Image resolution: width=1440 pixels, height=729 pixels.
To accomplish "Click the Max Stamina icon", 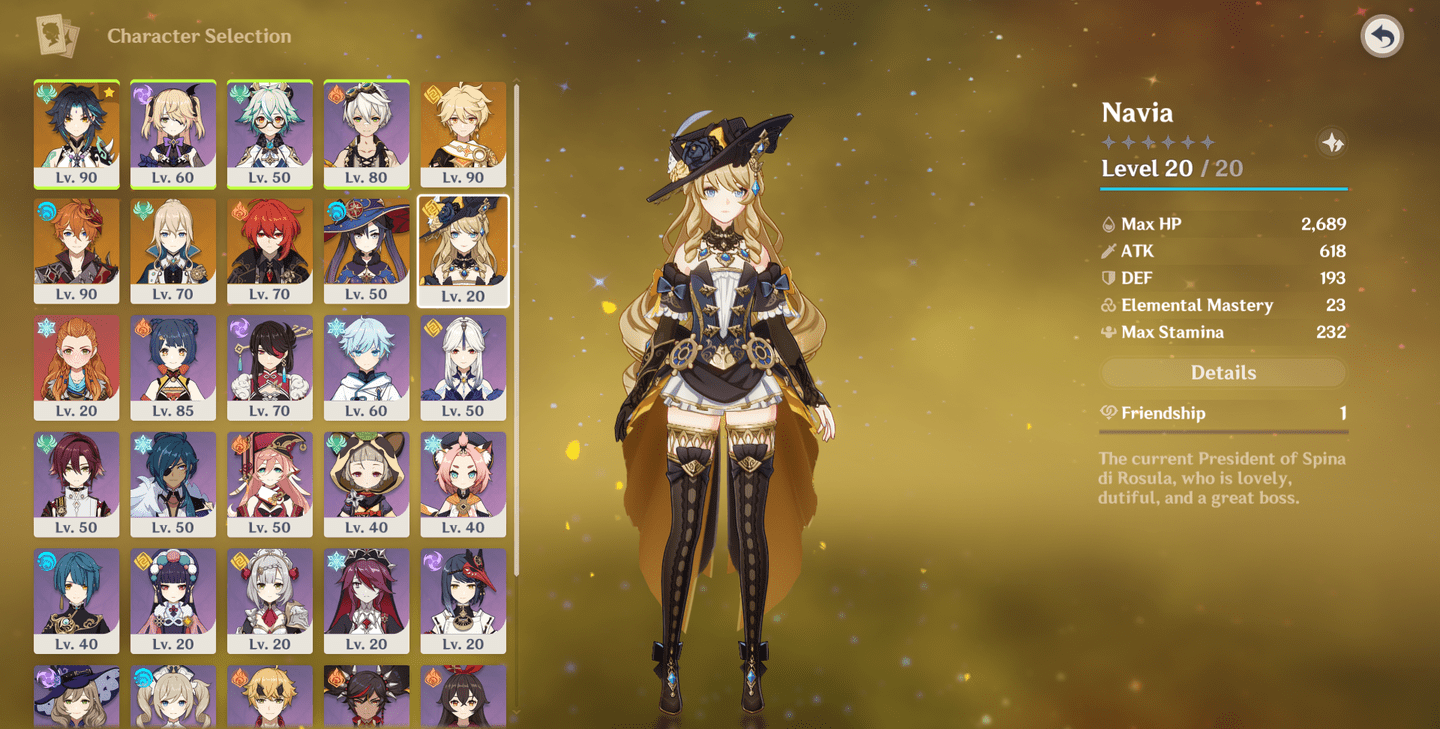I will [x=1109, y=332].
